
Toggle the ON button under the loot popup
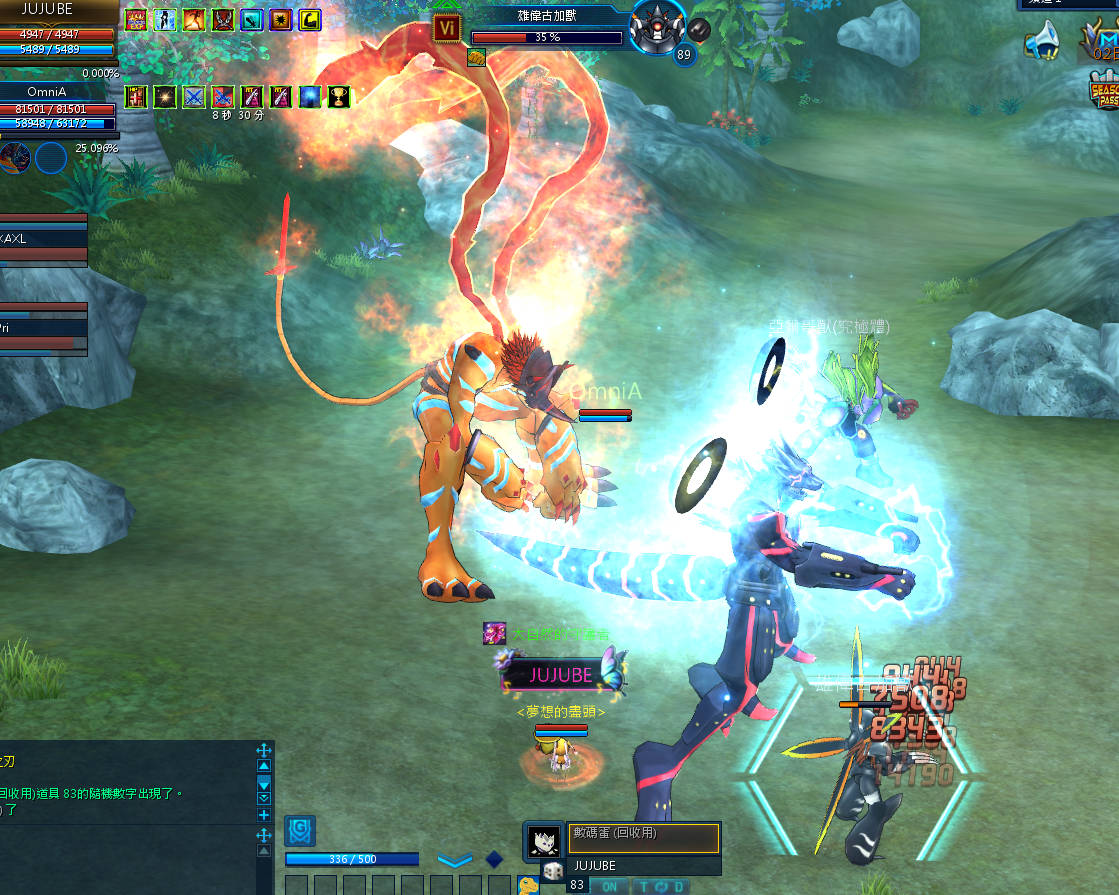coord(609,886)
